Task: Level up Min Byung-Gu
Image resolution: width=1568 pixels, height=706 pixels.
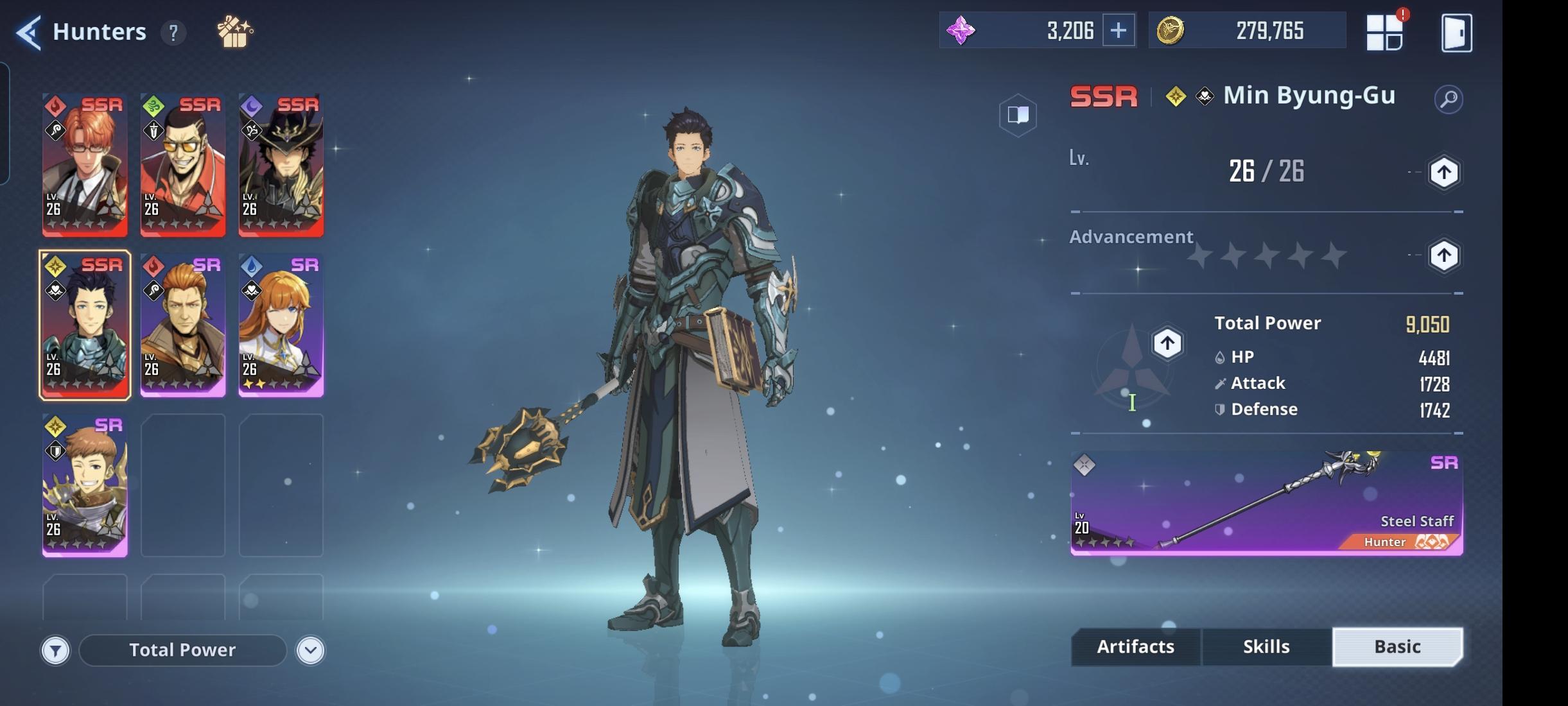Action: tap(1443, 172)
